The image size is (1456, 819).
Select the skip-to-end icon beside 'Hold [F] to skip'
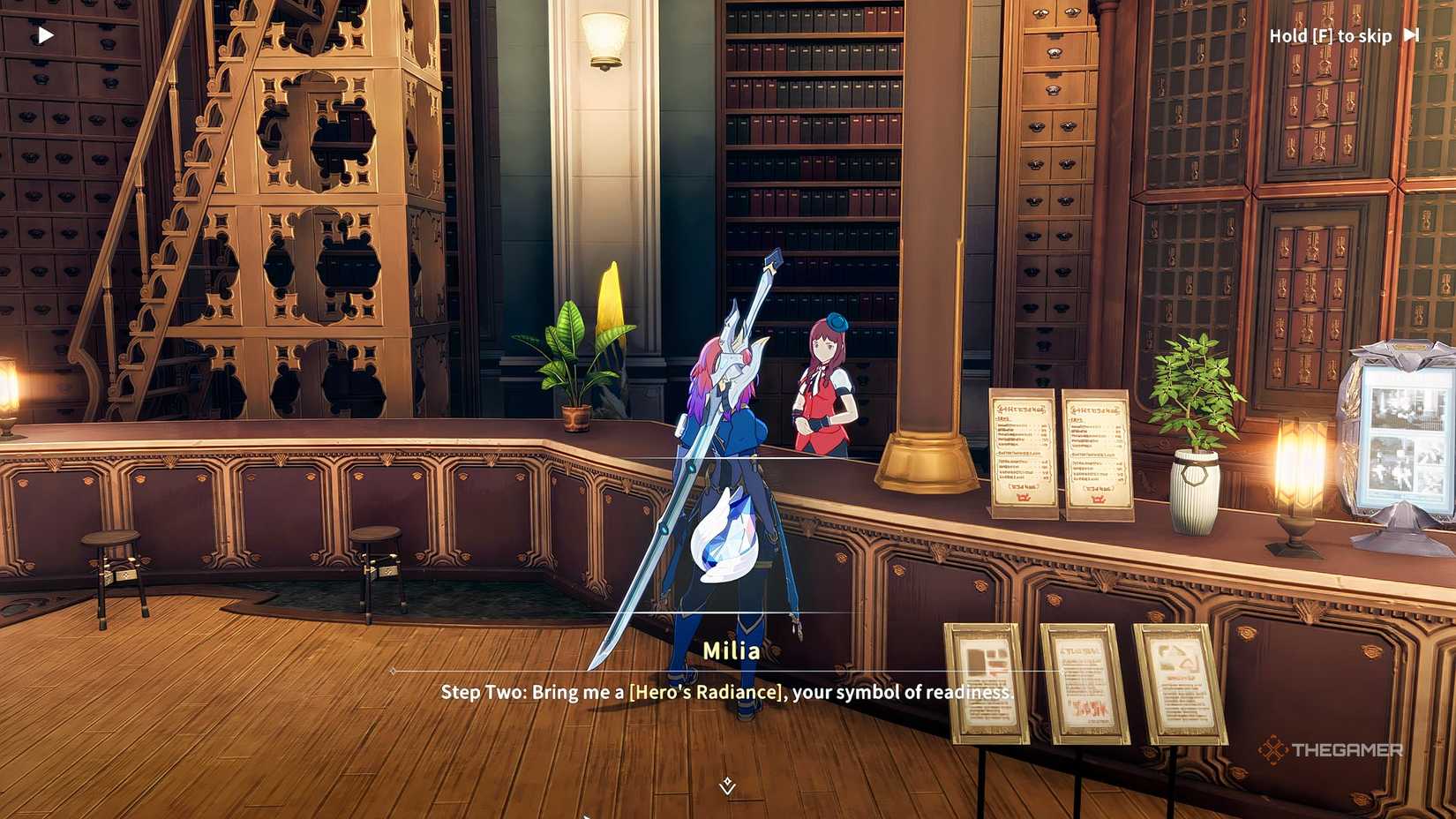click(1412, 35)
